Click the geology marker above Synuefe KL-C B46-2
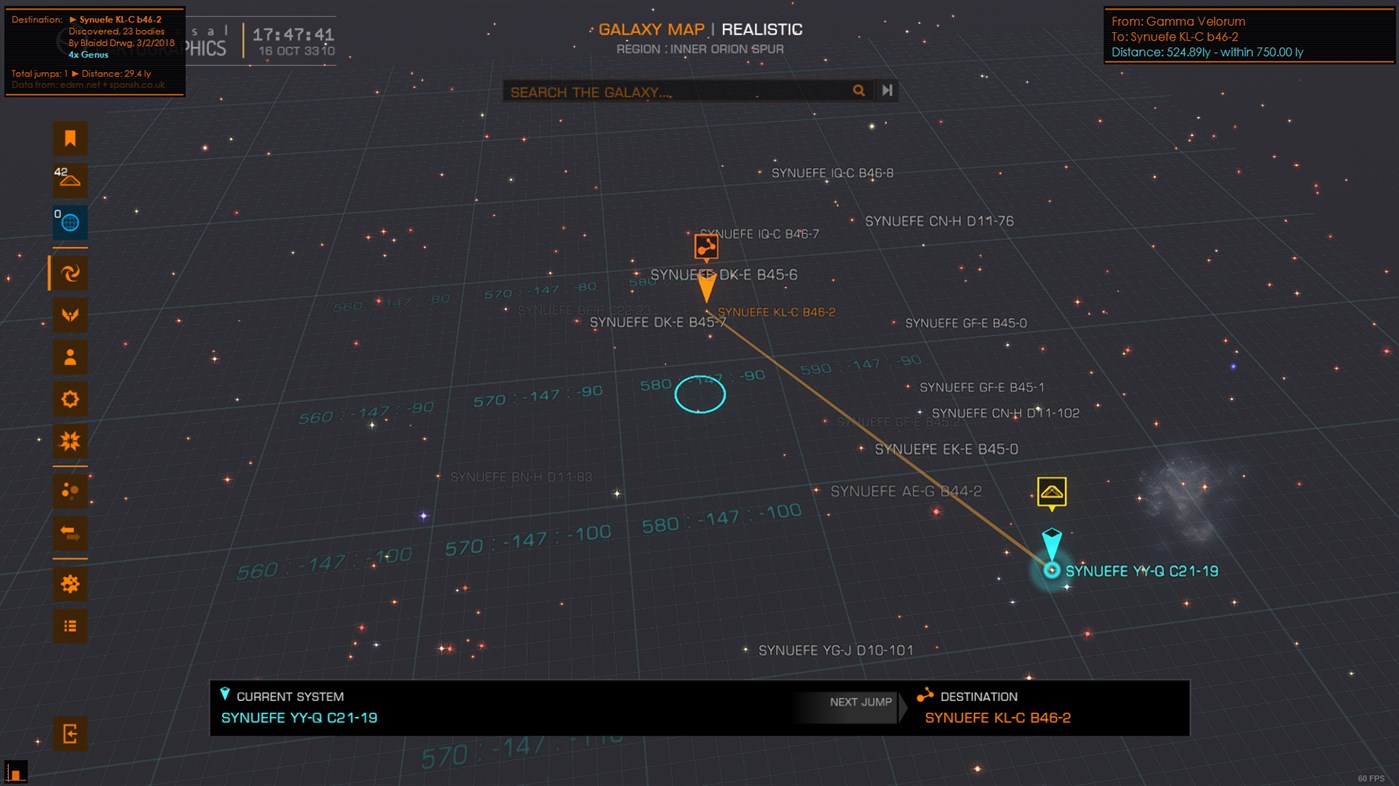Viewport: 1399px width, 786px height. 707,245
